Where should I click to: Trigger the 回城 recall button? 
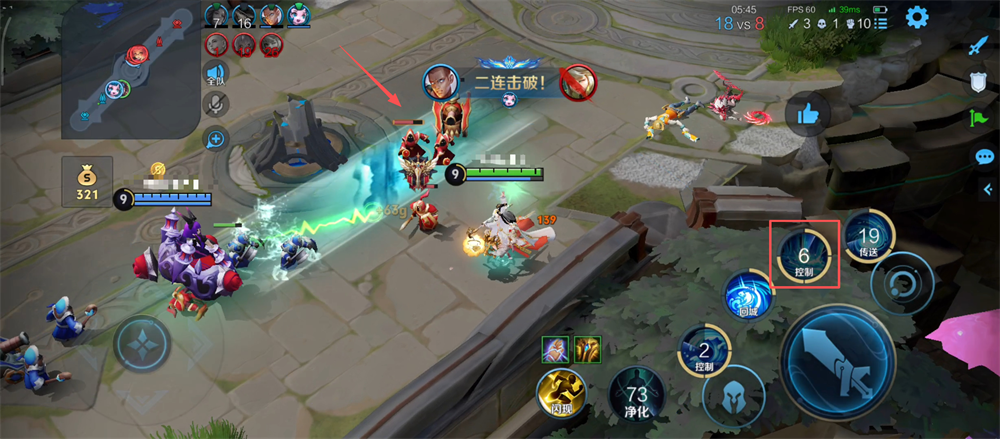point(749,297)
